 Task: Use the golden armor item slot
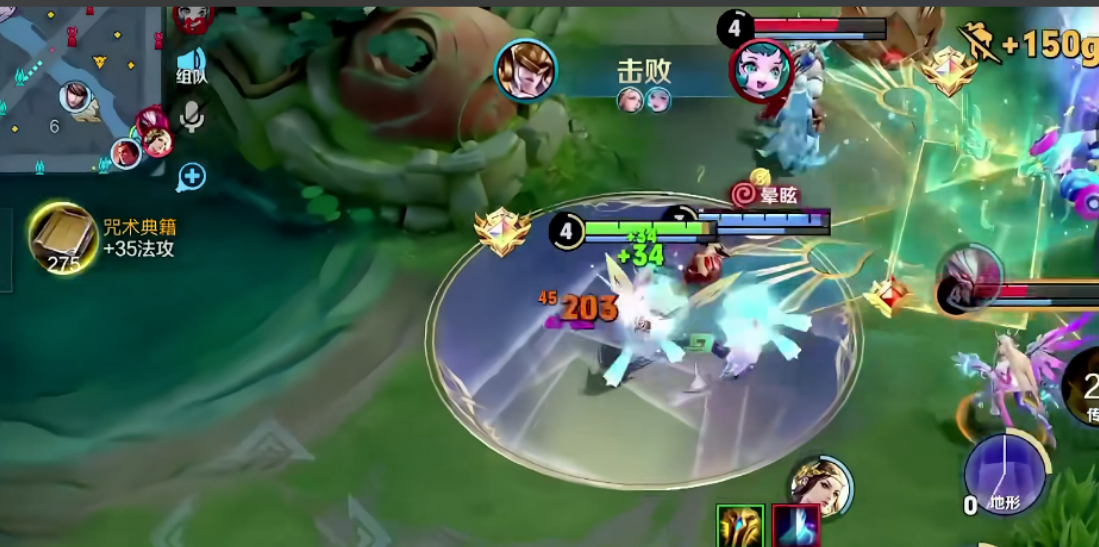[x=741, y=526]
